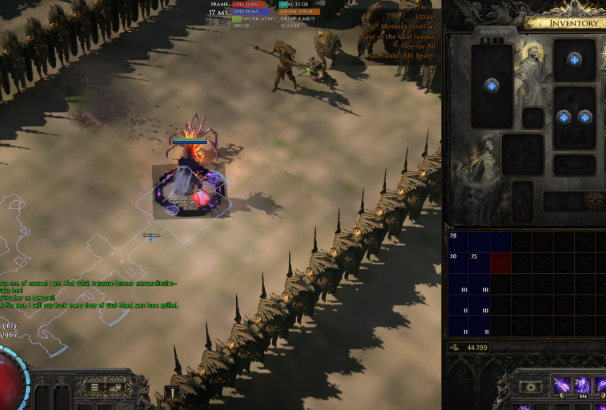Click the red highlighted inventory cell
The height and width of the screenshot is (410, 606).
500,261
